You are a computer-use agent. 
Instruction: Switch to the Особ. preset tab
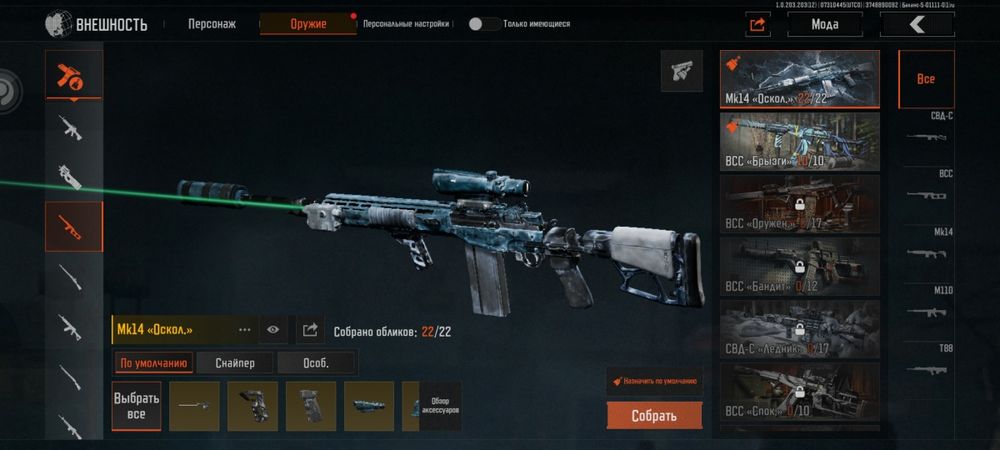pyautogui.click(x=315, y=363)
